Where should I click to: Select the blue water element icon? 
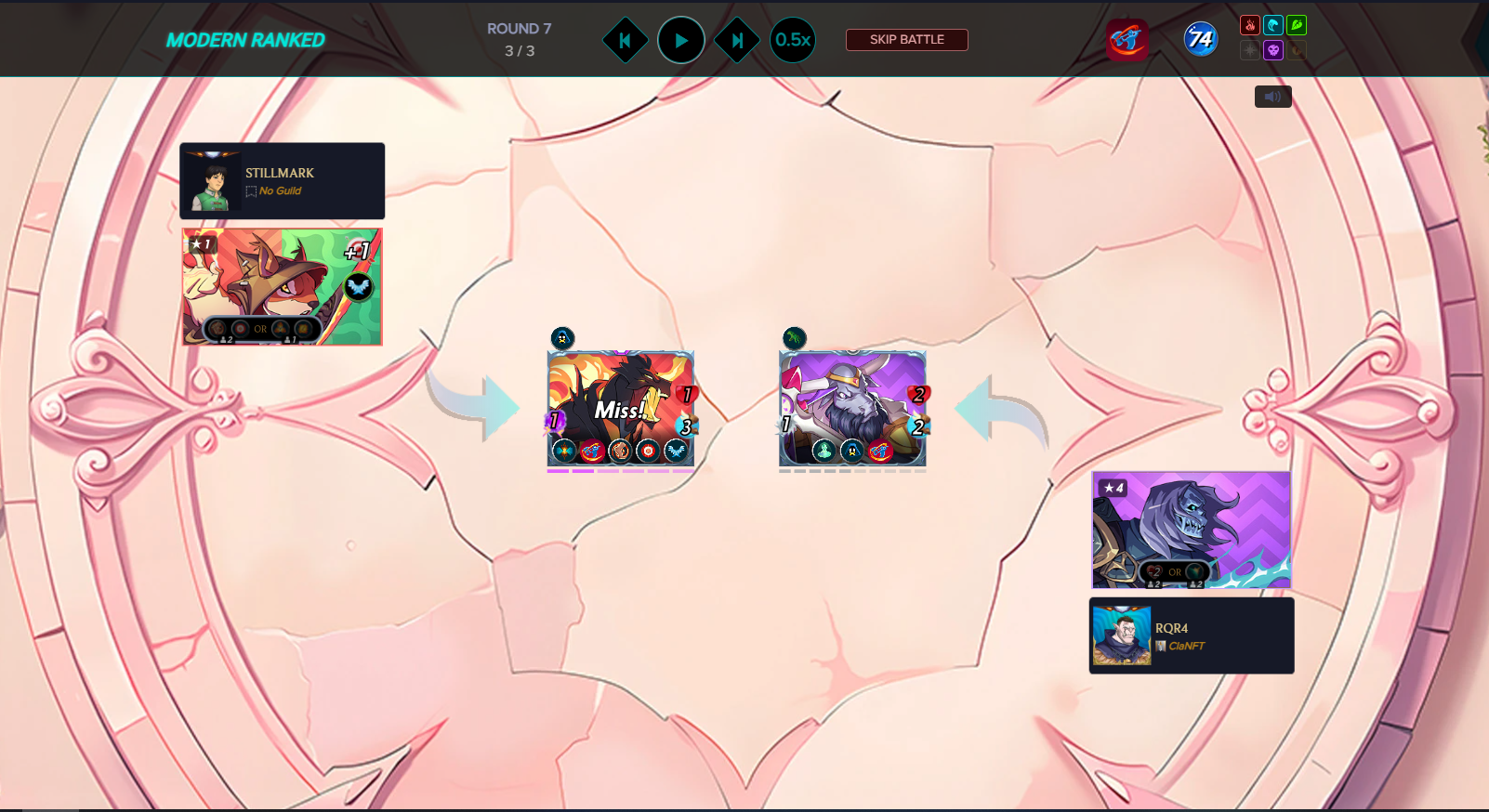(1273, 25)
